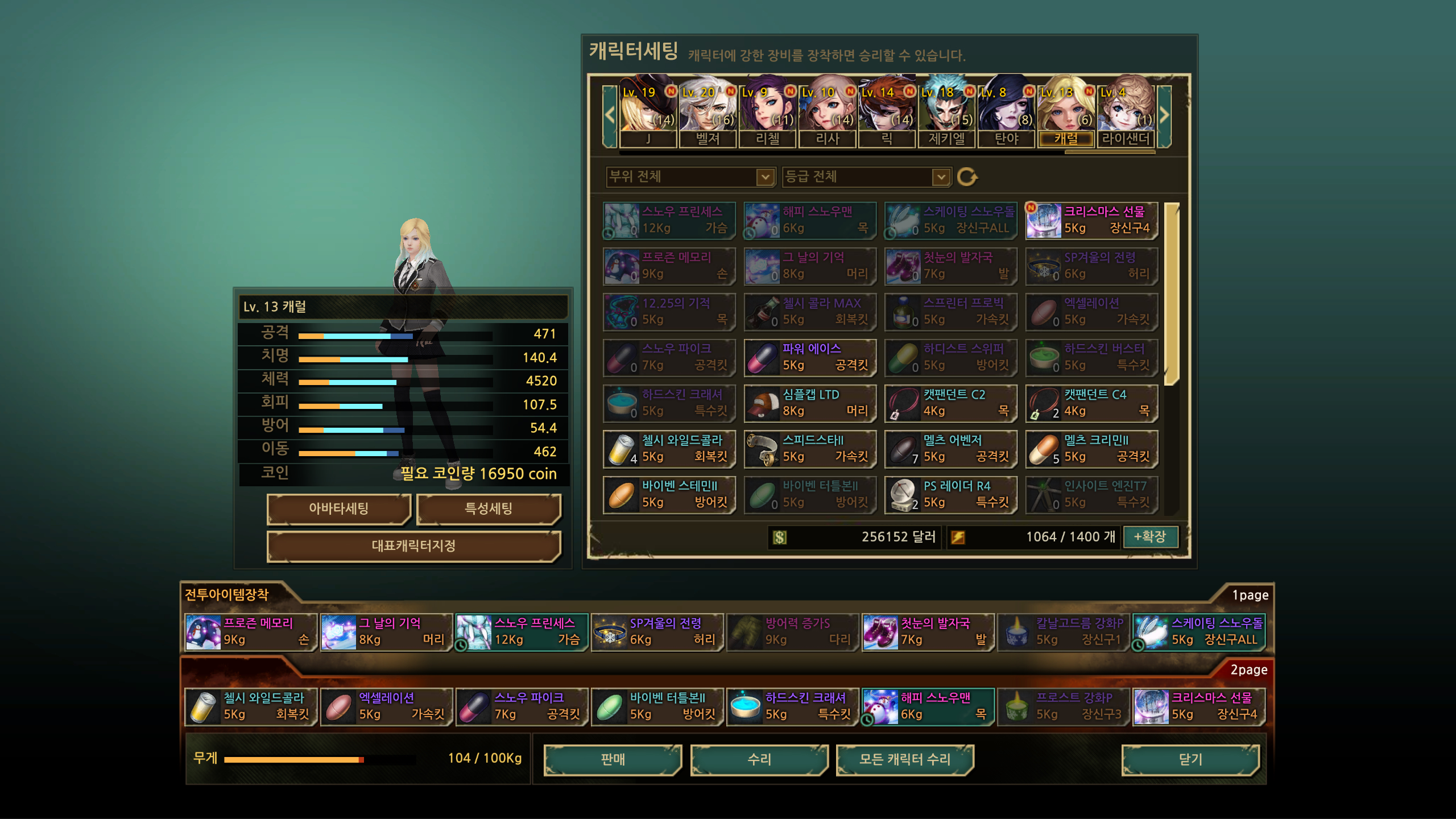The height and width of the screenshot is (819, 1456).
Task: Choose the 제키엘 character portrait
Action: (946, 112)
